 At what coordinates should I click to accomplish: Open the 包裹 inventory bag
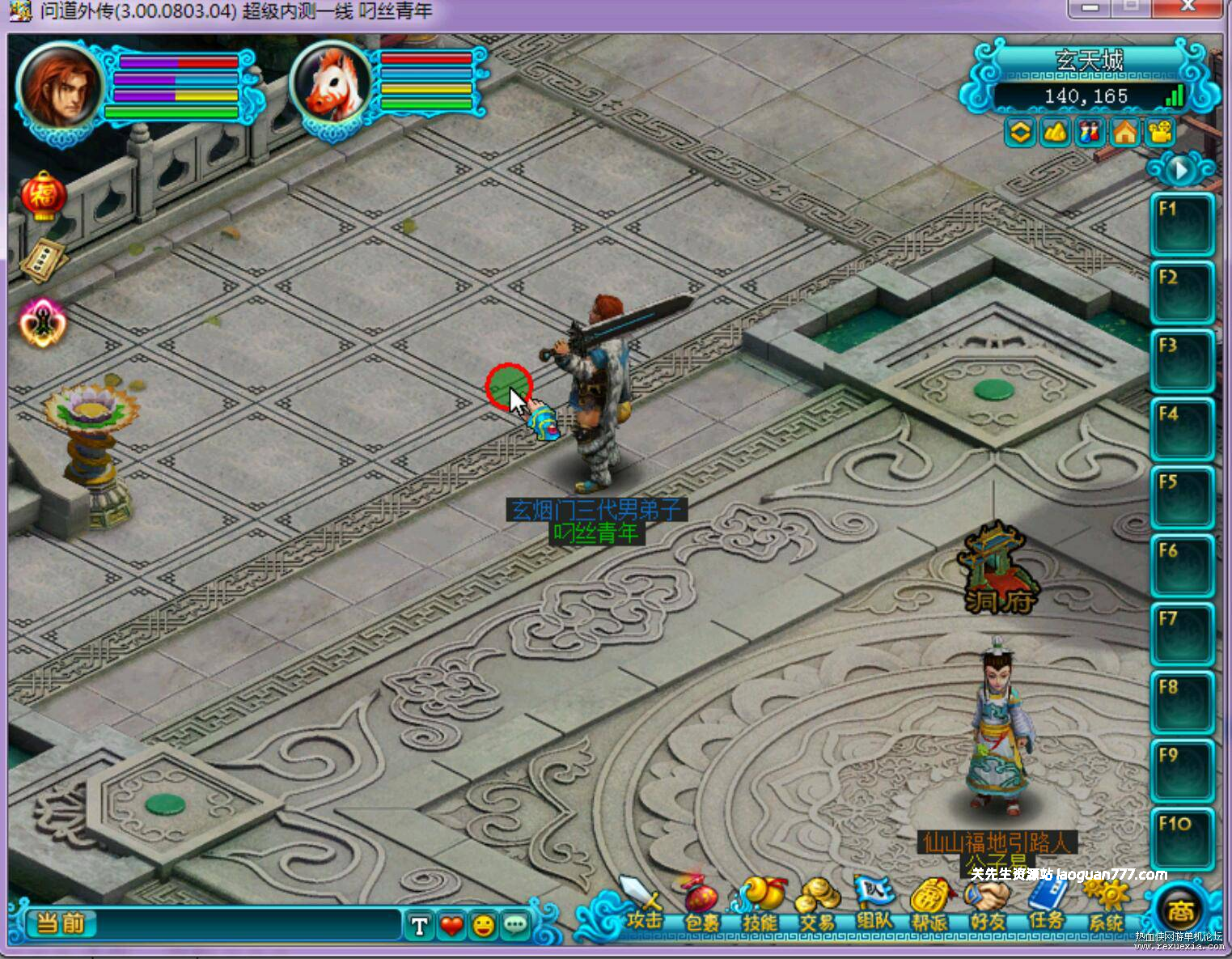point(701,903)
